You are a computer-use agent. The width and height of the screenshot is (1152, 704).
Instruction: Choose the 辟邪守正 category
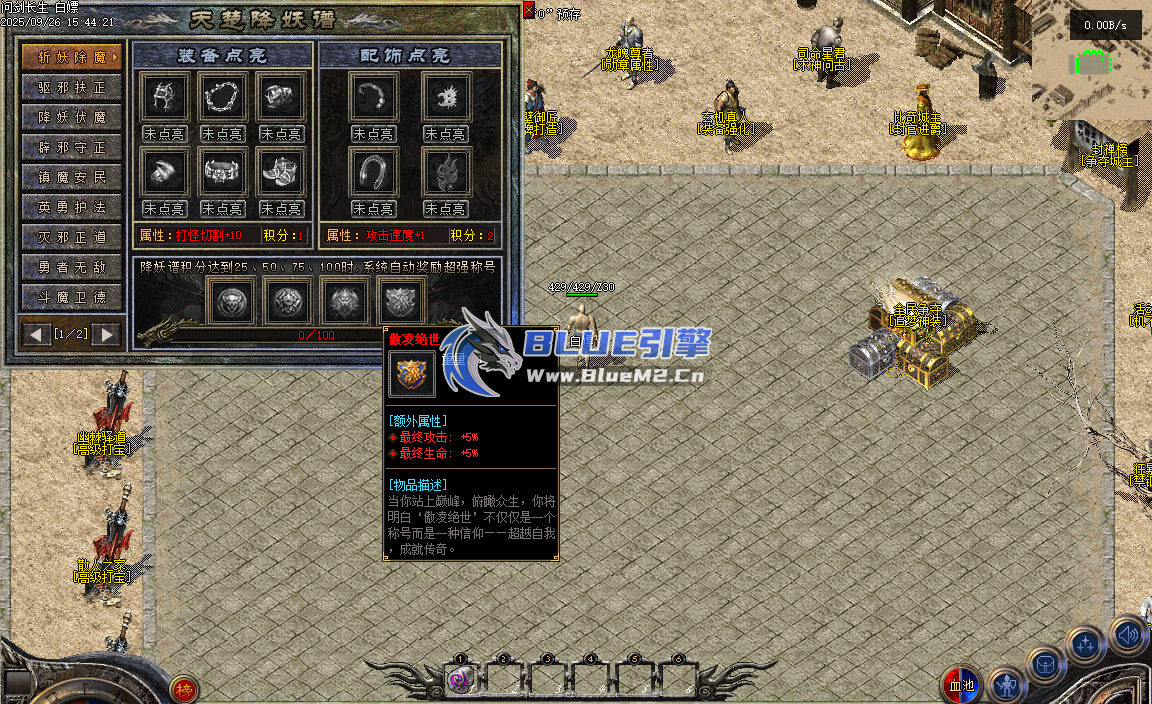pyautogui.click(x=72, y=147)
